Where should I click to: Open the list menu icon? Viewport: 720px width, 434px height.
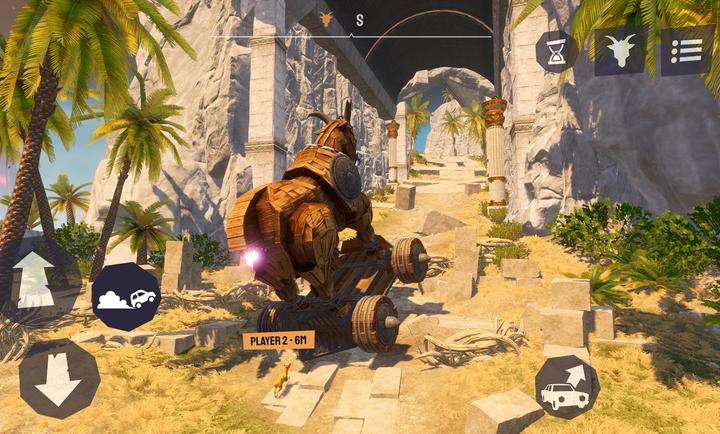pyautogui.click(x=686, y=51)
